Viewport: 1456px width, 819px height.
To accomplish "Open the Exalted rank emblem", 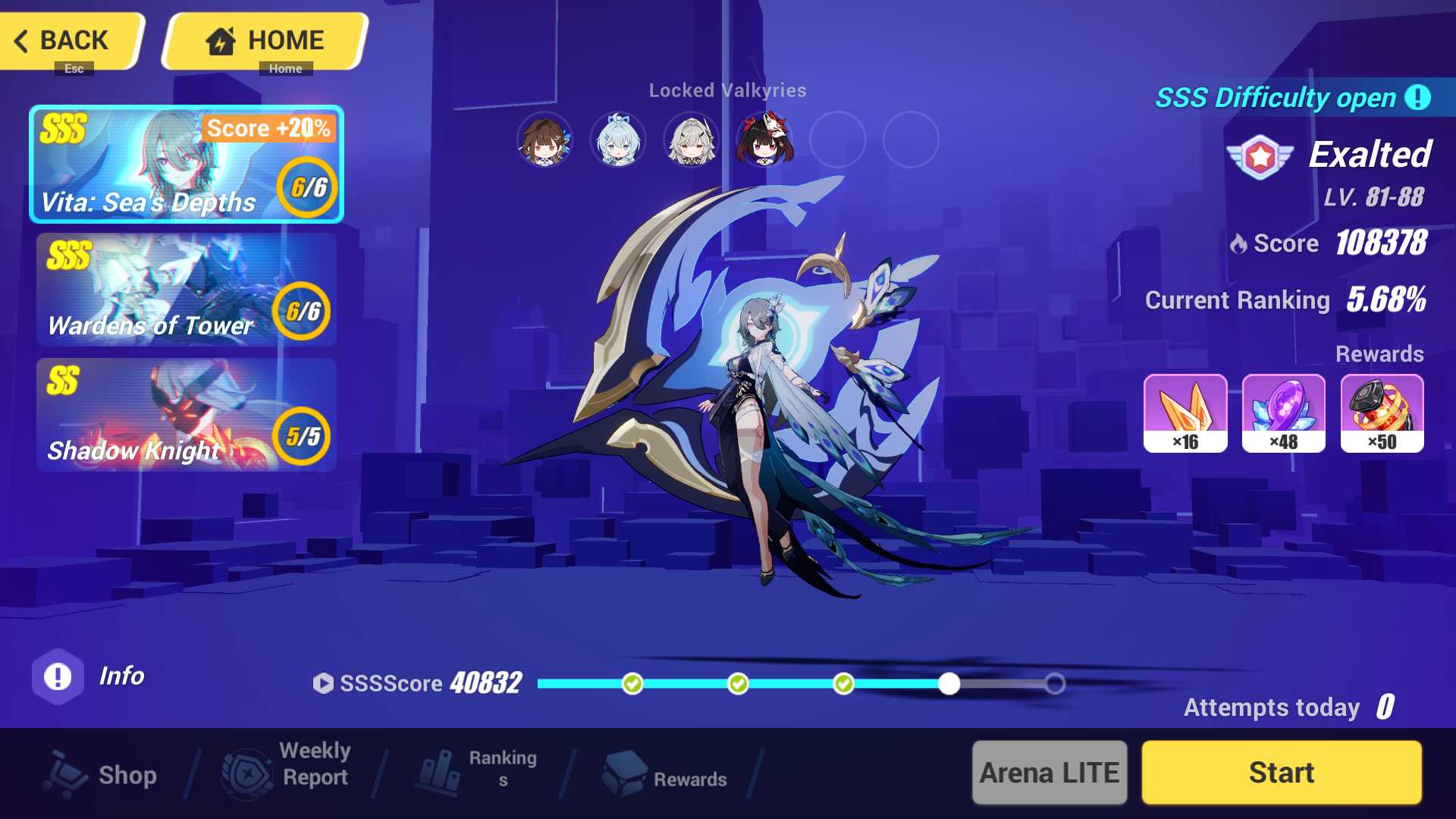I will [1260, 159].
